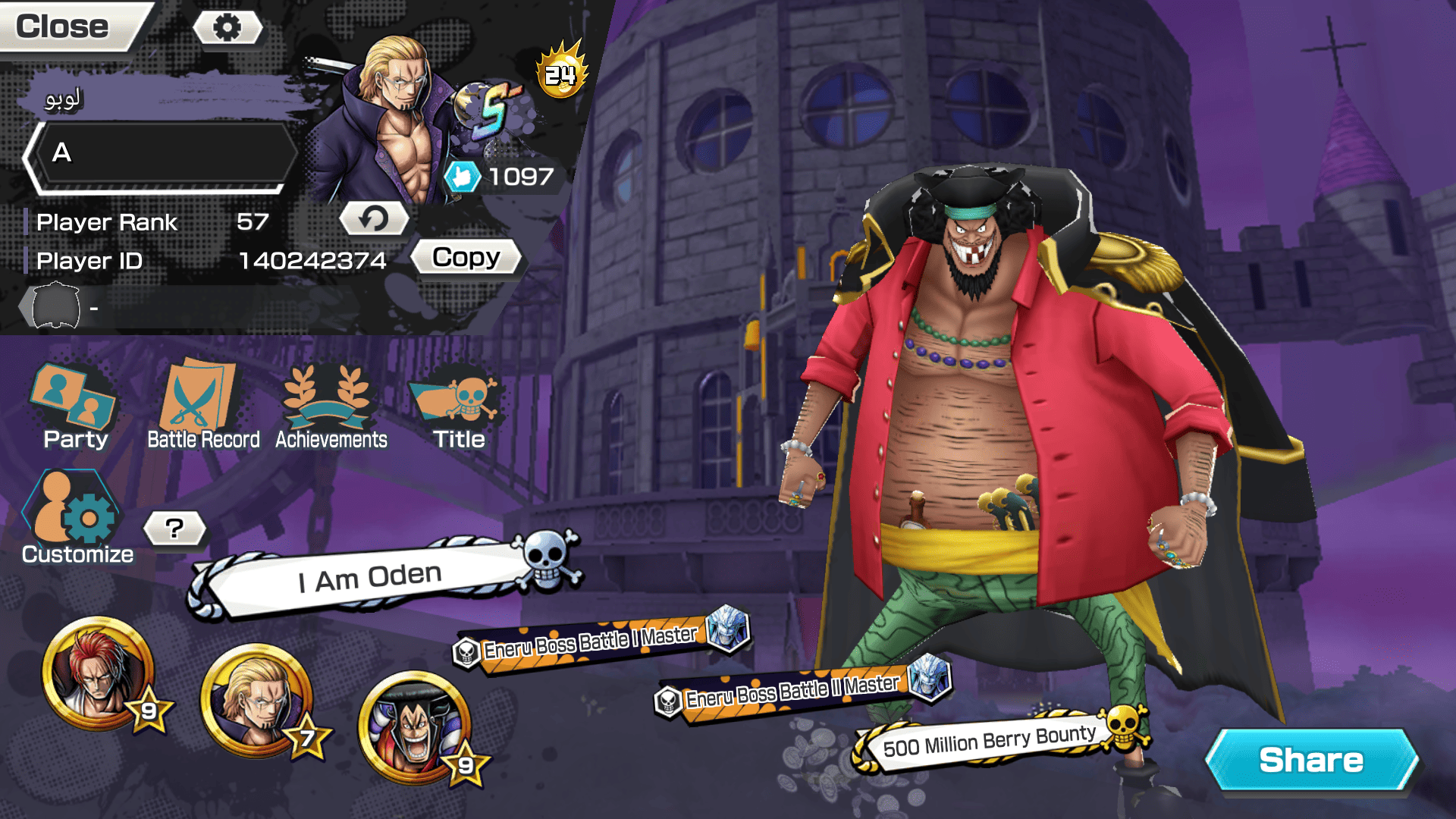This screenshot has height=819, width=1456.
Task: Select the 'Eneru Boss Battle II Master' title
Action: pos(792,692)
